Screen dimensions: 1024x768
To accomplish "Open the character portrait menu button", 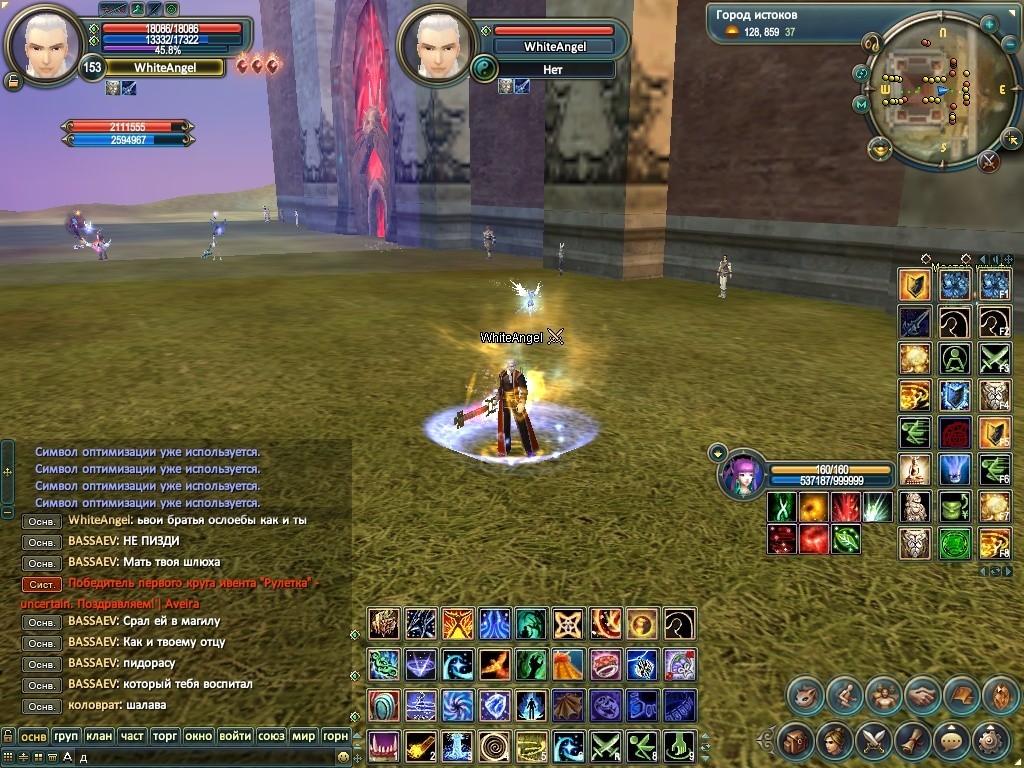I will pos(834,741).
